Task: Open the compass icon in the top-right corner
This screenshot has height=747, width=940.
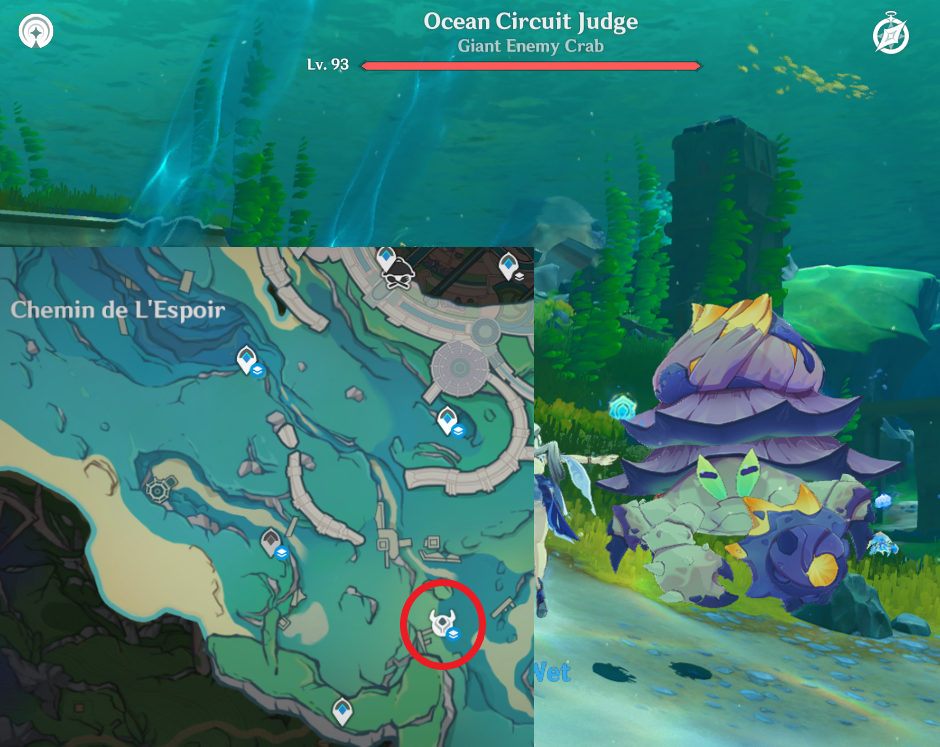Action: click(890, 35)
